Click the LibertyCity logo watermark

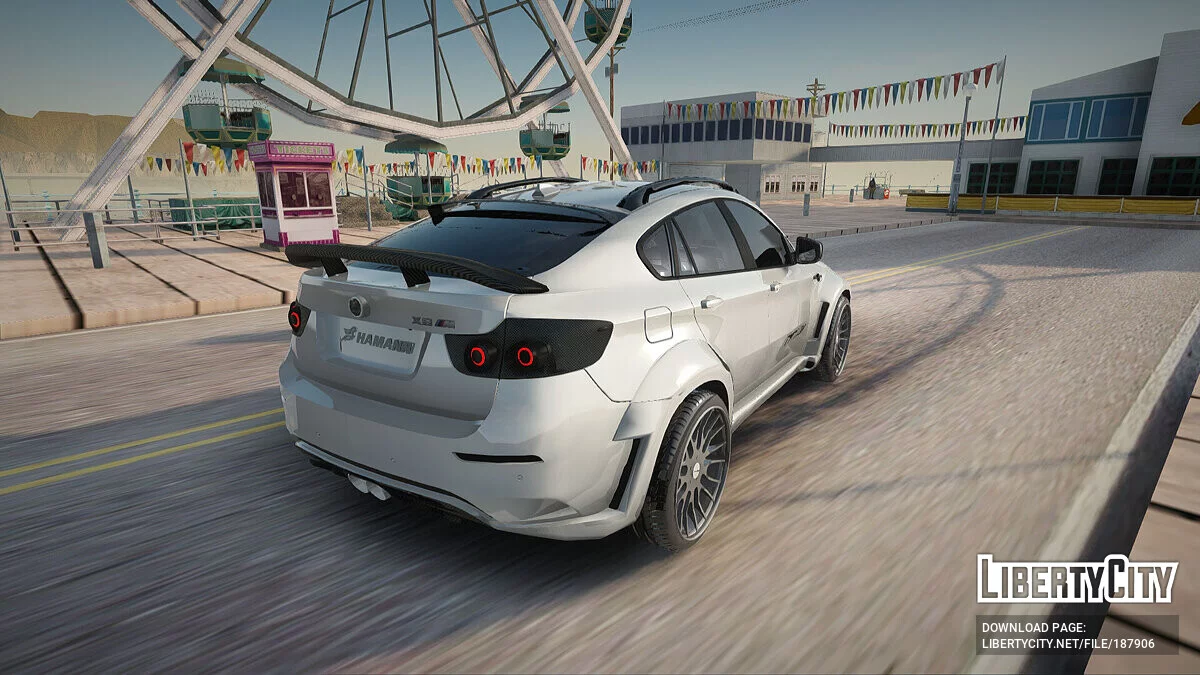pos(1077,579)
